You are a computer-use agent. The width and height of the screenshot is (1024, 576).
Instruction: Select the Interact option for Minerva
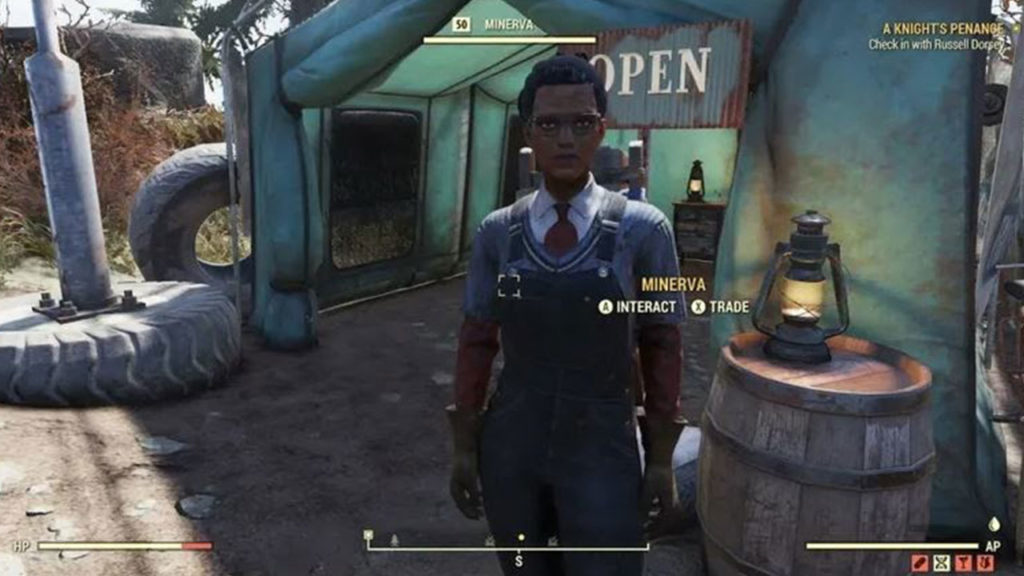[x=638, y=307]
